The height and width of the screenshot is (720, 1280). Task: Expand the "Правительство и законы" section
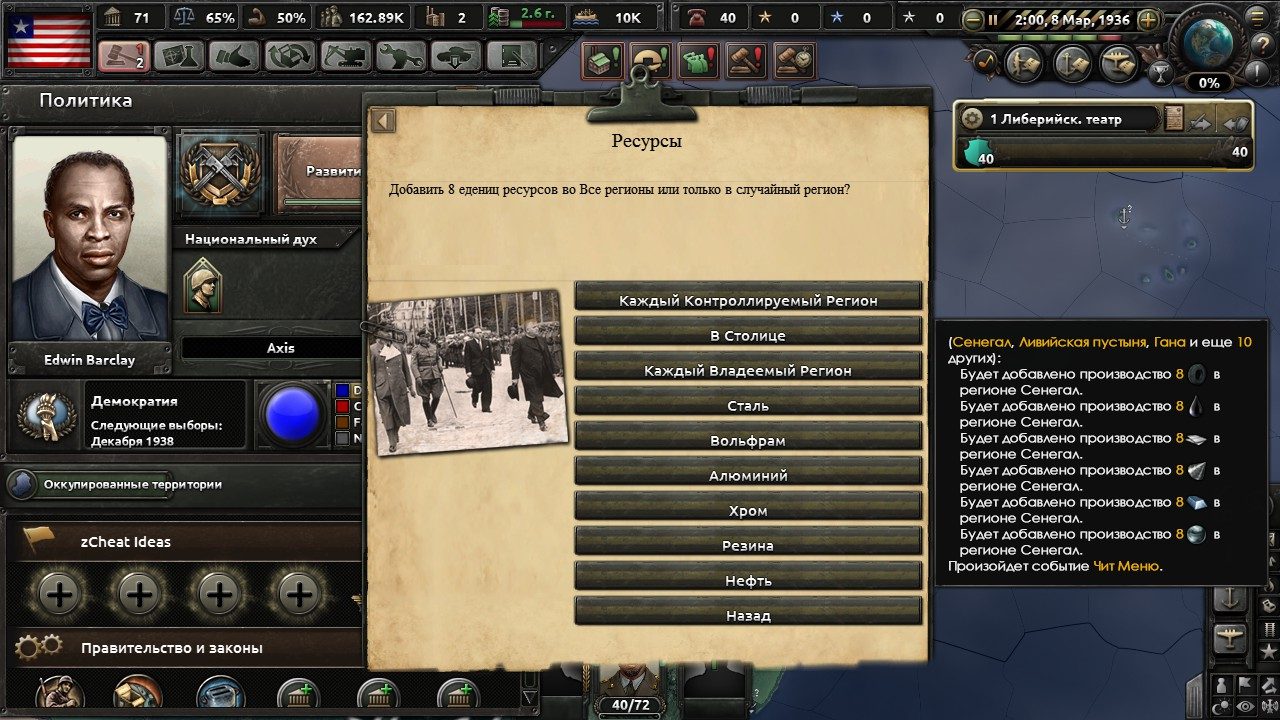(x=172, y=648)
